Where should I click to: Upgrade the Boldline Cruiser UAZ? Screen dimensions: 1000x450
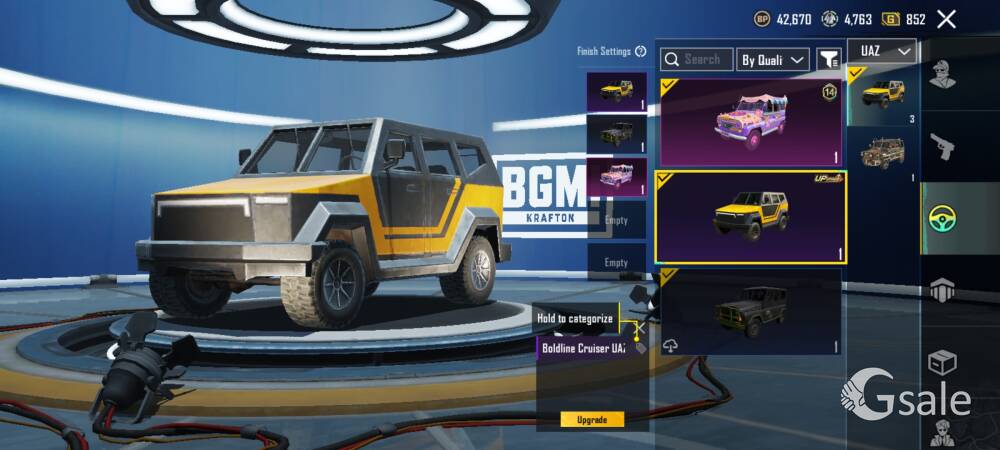tap(592, 419)
